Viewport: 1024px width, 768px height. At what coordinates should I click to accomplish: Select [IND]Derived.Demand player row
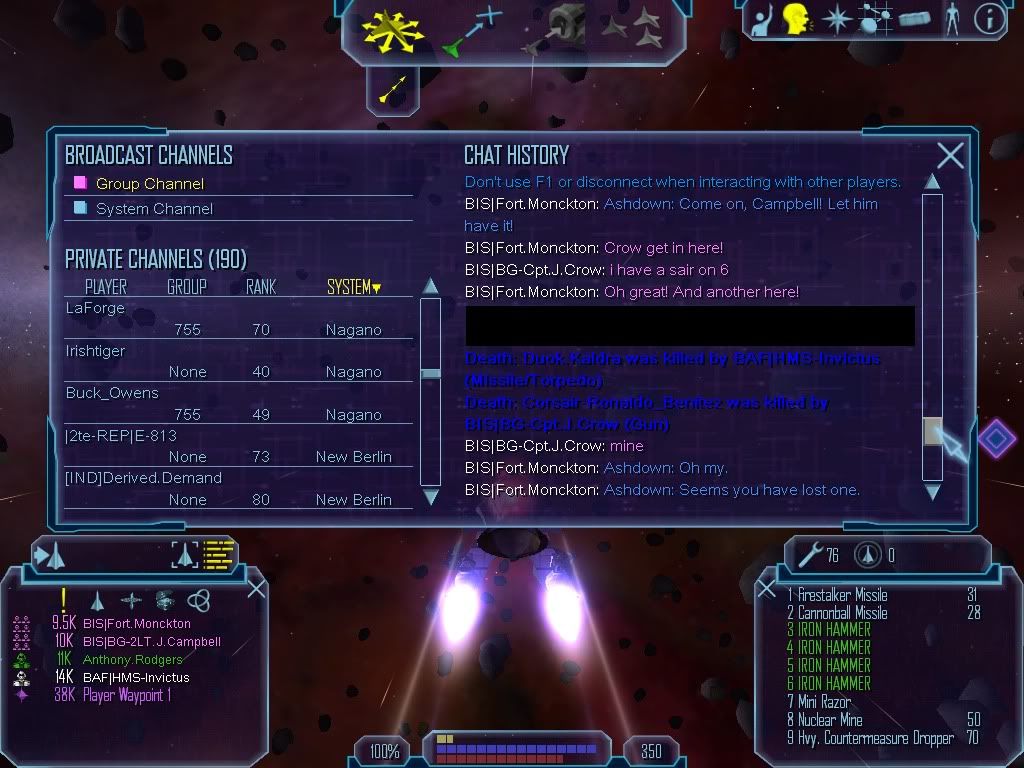click(x=143, y=478)
